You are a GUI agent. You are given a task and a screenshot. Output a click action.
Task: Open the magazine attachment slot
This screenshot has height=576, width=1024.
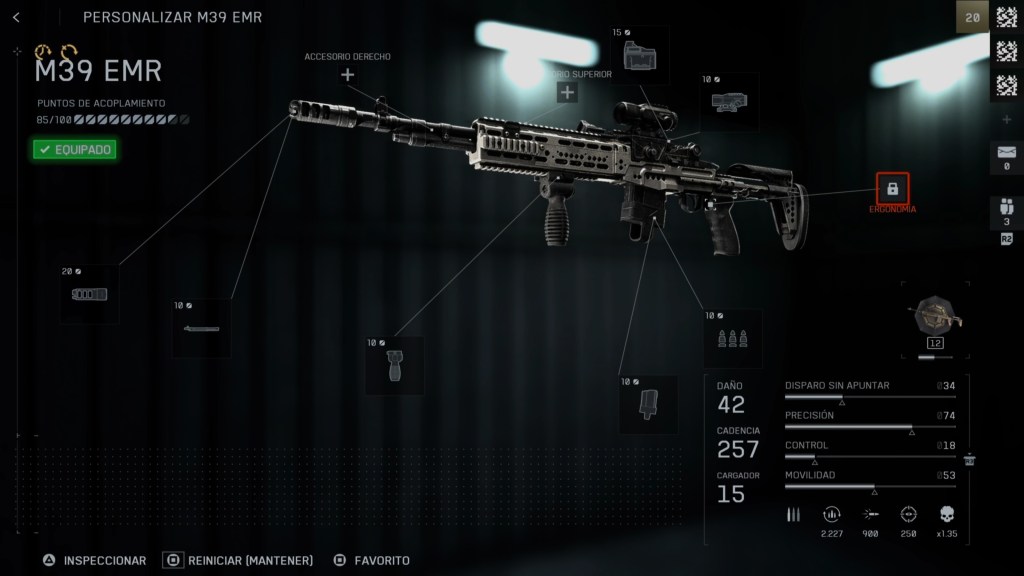click(x=648, y=404)
